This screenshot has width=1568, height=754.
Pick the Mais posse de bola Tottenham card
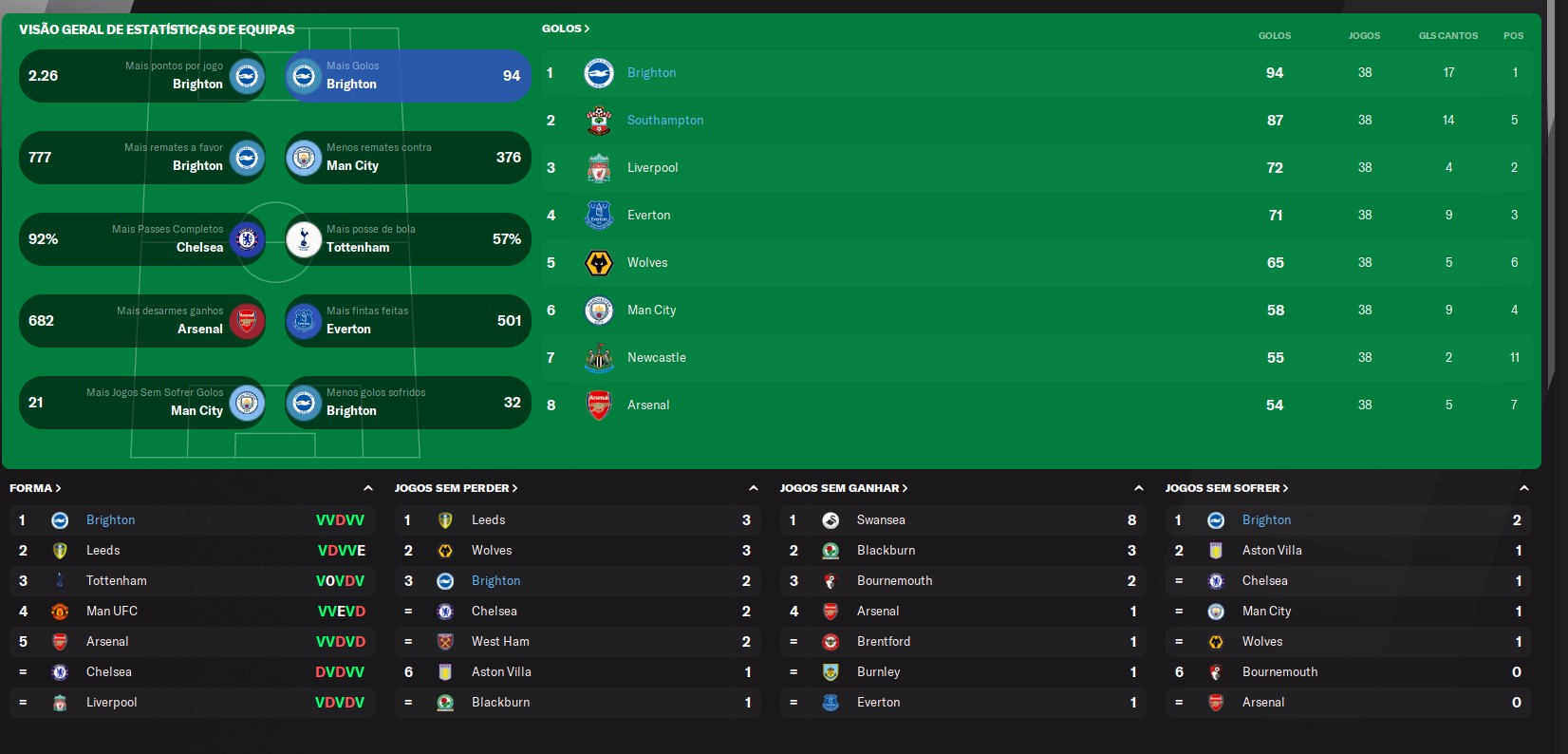(408, 239)
